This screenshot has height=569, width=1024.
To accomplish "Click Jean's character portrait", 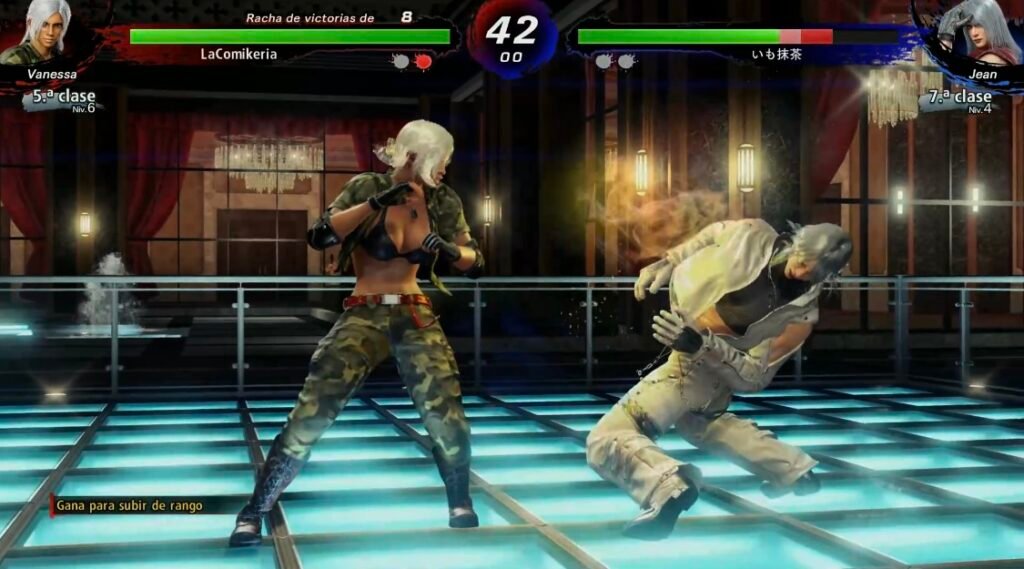I will [x=972, y=33].
